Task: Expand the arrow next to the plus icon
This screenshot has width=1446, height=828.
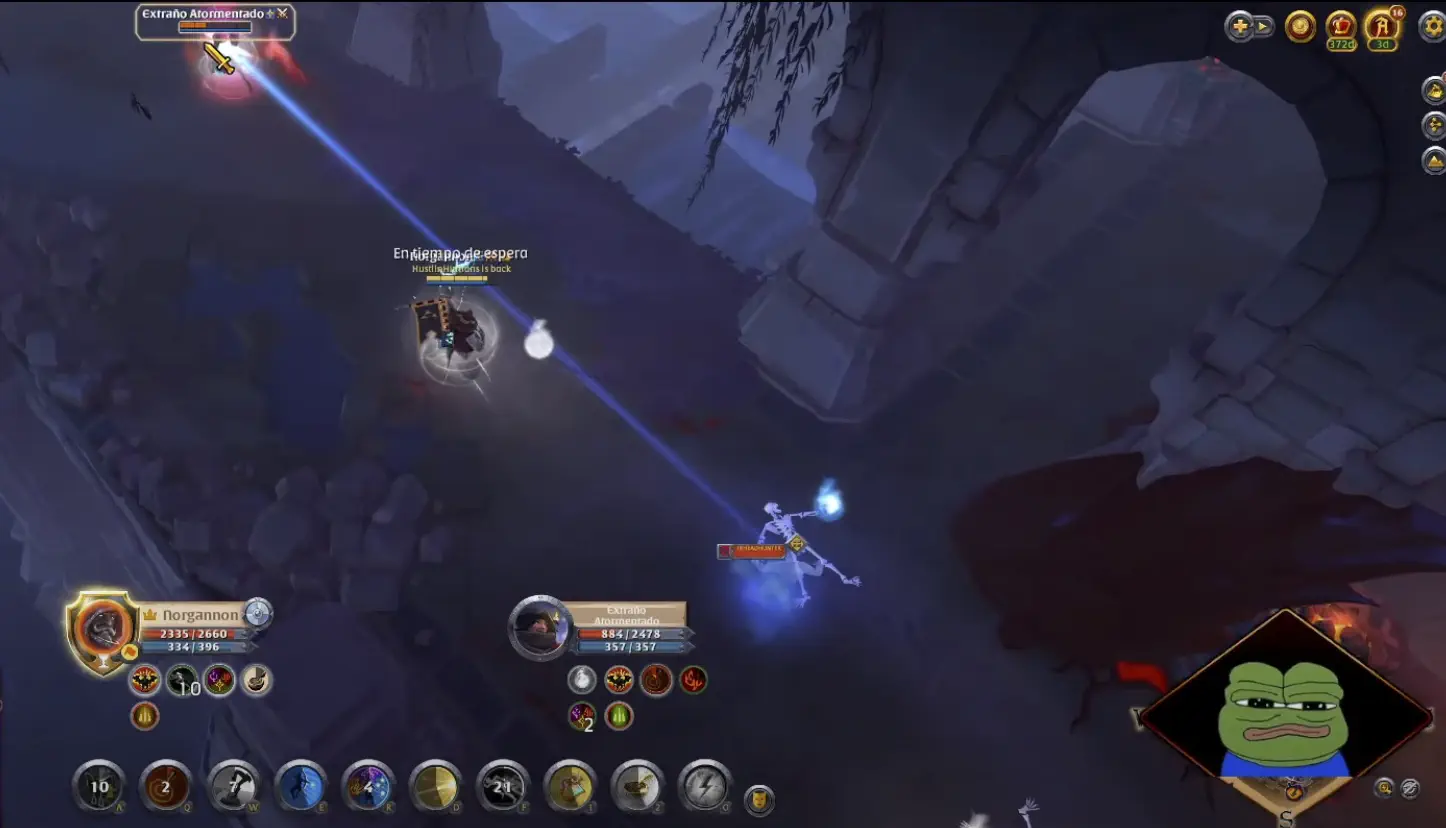Action: (1262, 28)
